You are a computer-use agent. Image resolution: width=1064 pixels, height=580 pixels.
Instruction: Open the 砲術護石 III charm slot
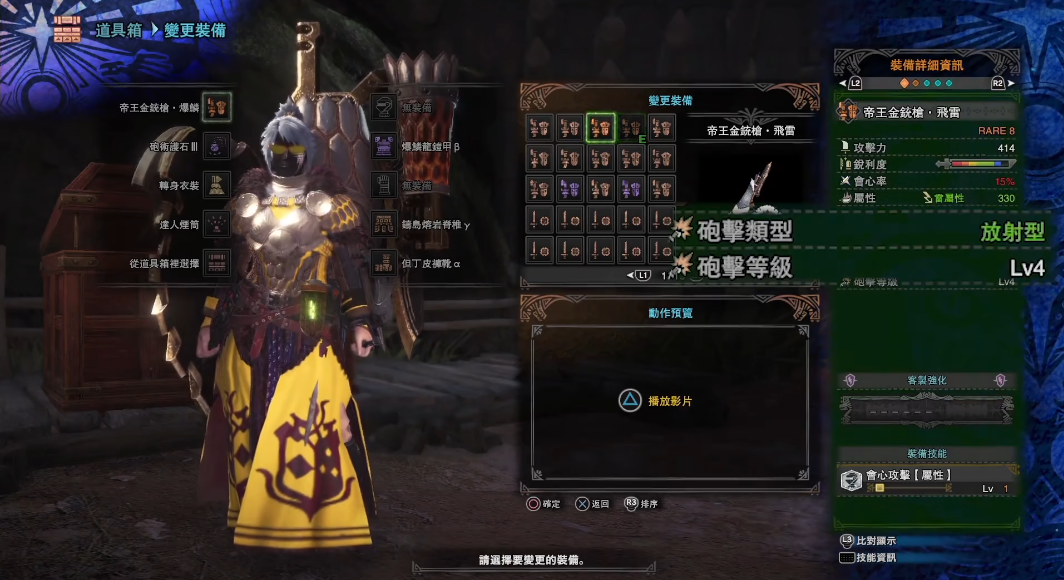click(217, 146)
